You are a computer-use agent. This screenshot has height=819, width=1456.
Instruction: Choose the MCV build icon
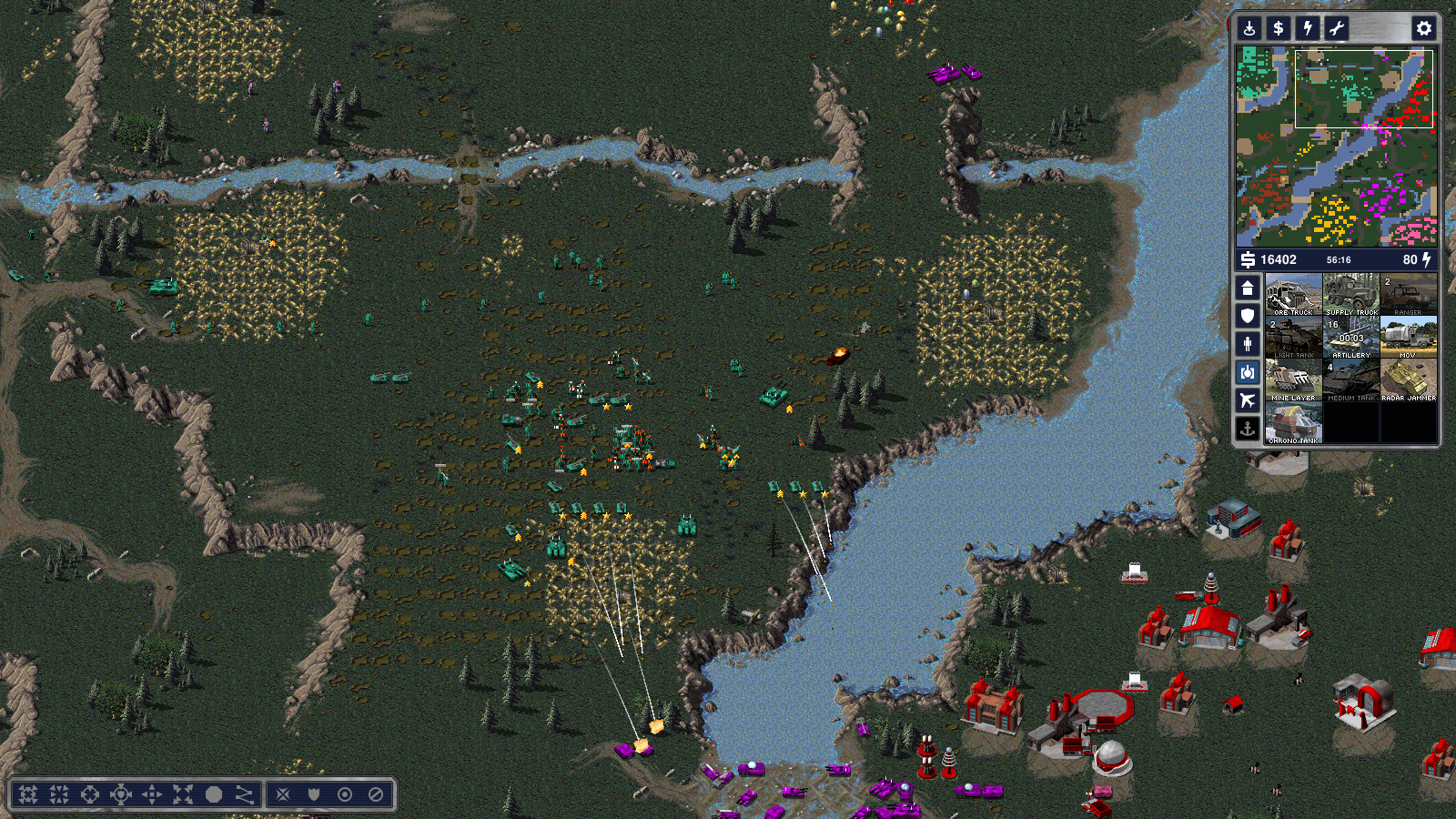tap(1408, 338)
